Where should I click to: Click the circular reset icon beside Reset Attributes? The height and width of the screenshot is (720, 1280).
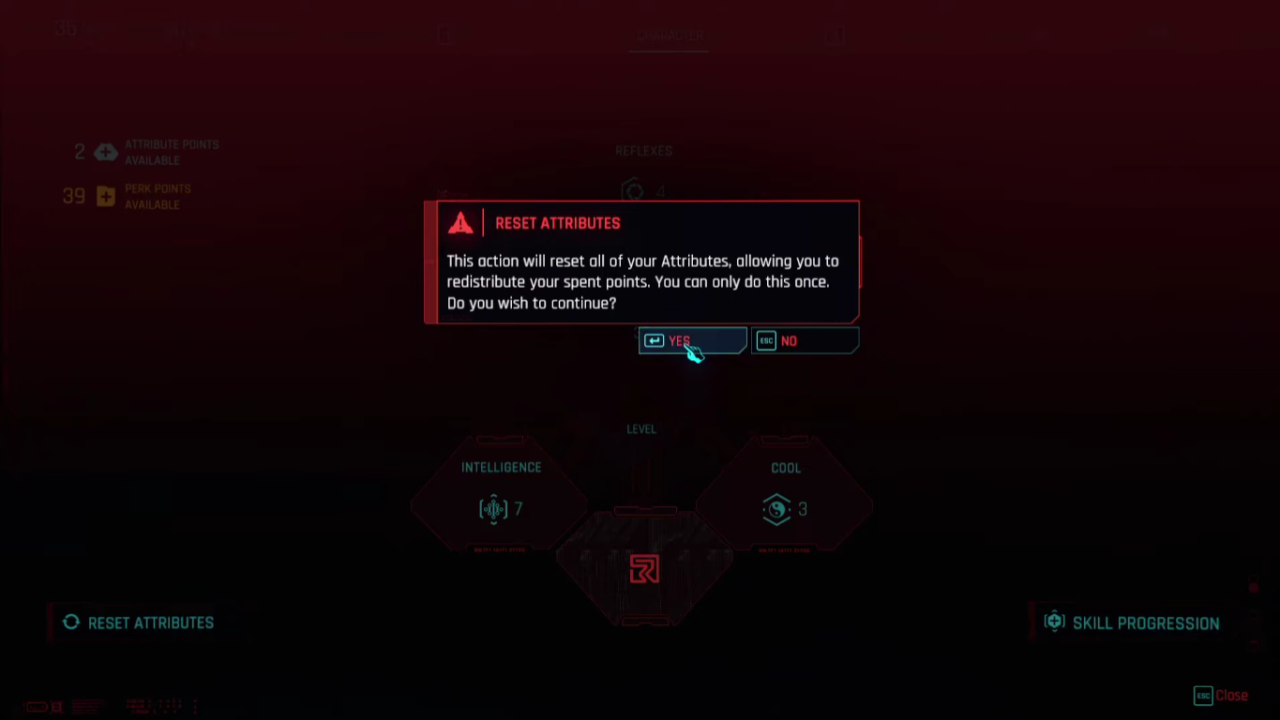click(70, 622)
